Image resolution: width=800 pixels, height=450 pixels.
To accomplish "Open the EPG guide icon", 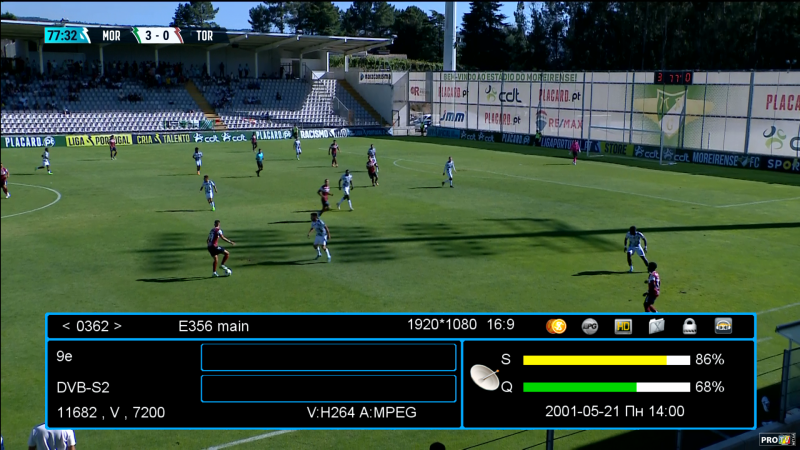I will pos(590,326).
